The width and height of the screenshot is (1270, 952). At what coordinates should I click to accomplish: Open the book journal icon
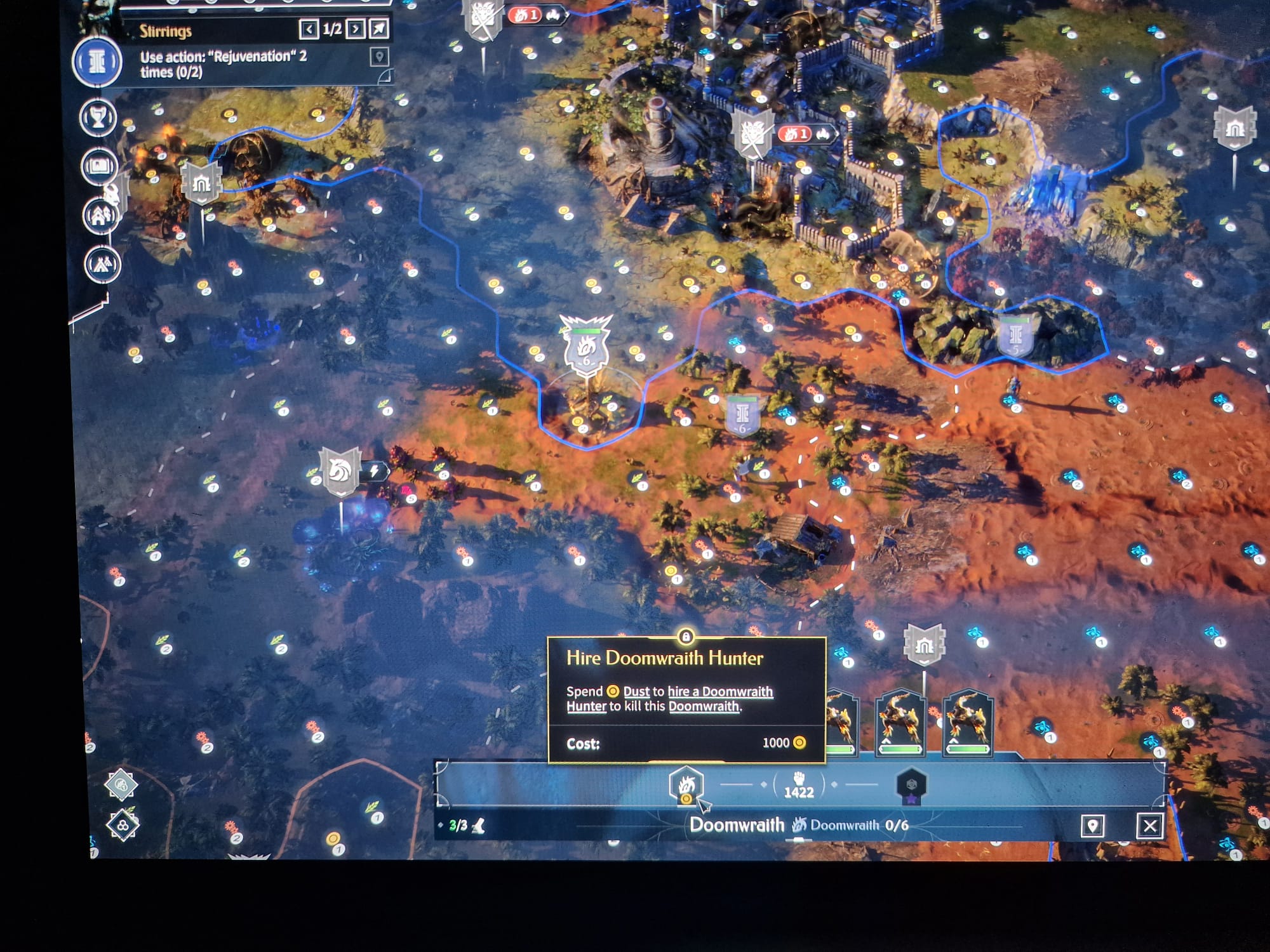tap(100, 166)
